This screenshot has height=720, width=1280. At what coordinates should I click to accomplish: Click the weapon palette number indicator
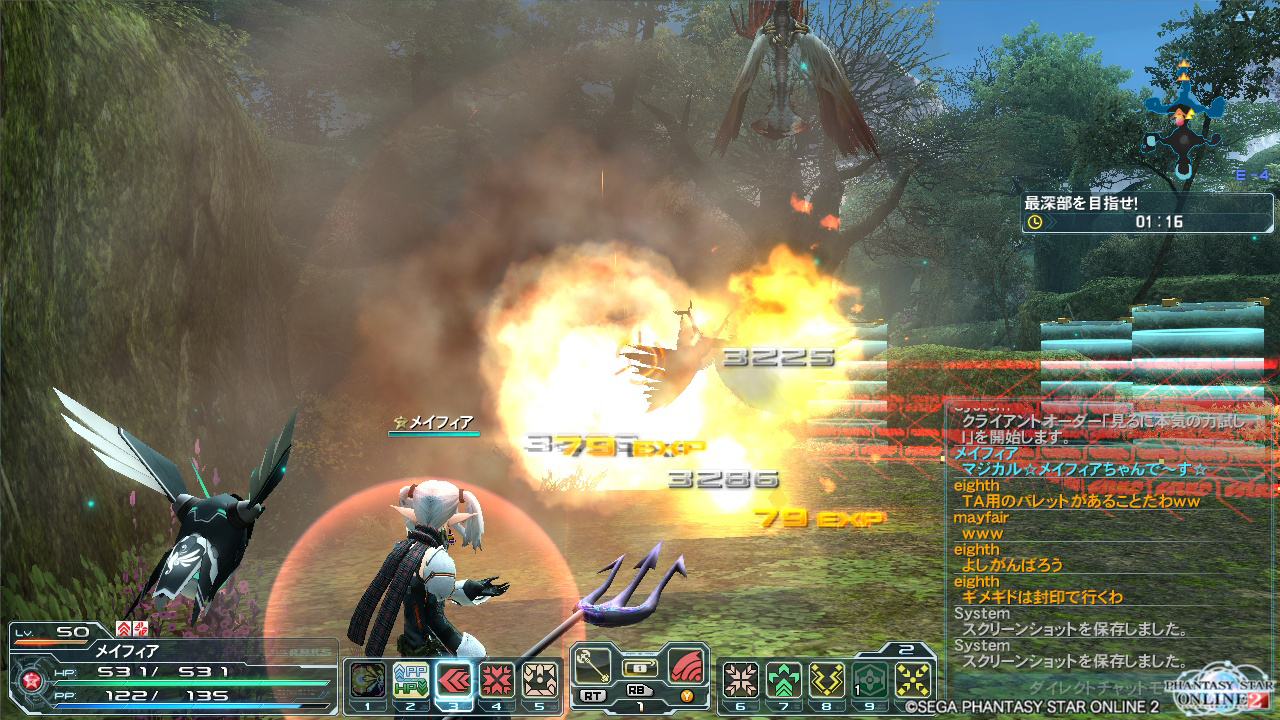click(x=638, y=704)
